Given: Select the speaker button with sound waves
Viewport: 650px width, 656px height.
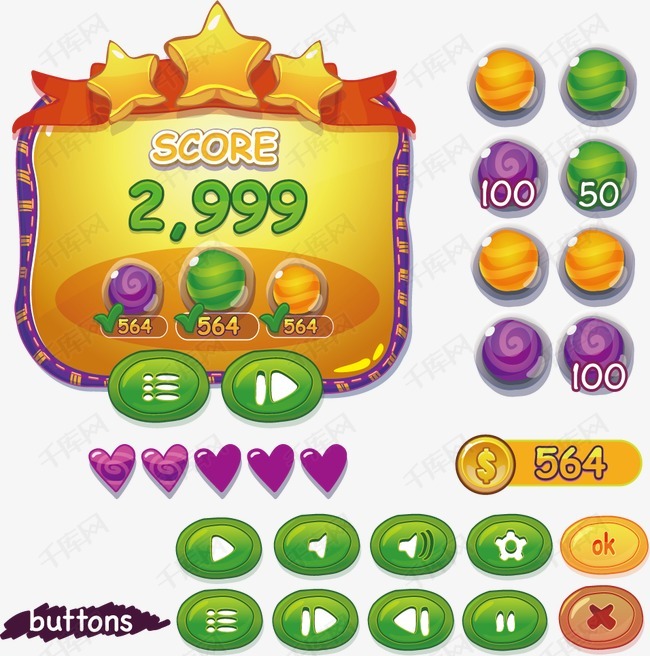Looking at the screenshot, I should click(413, 547).
